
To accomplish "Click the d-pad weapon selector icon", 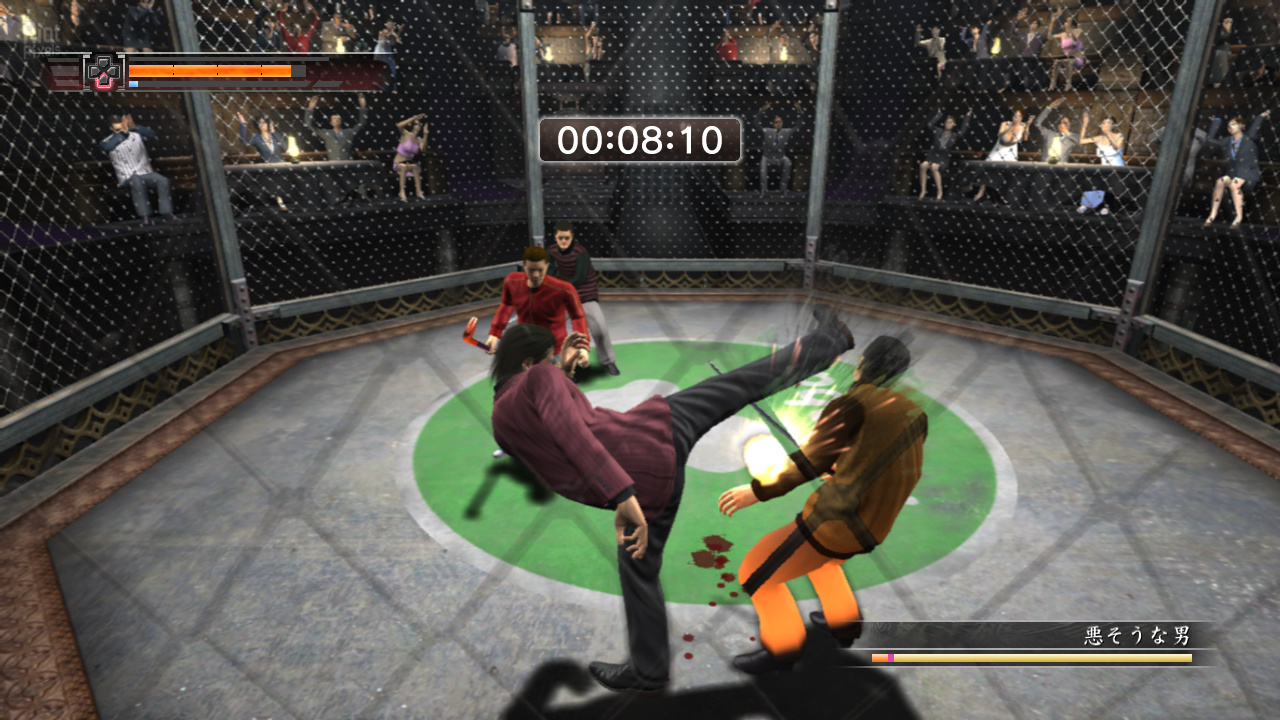I will (103, 72).
